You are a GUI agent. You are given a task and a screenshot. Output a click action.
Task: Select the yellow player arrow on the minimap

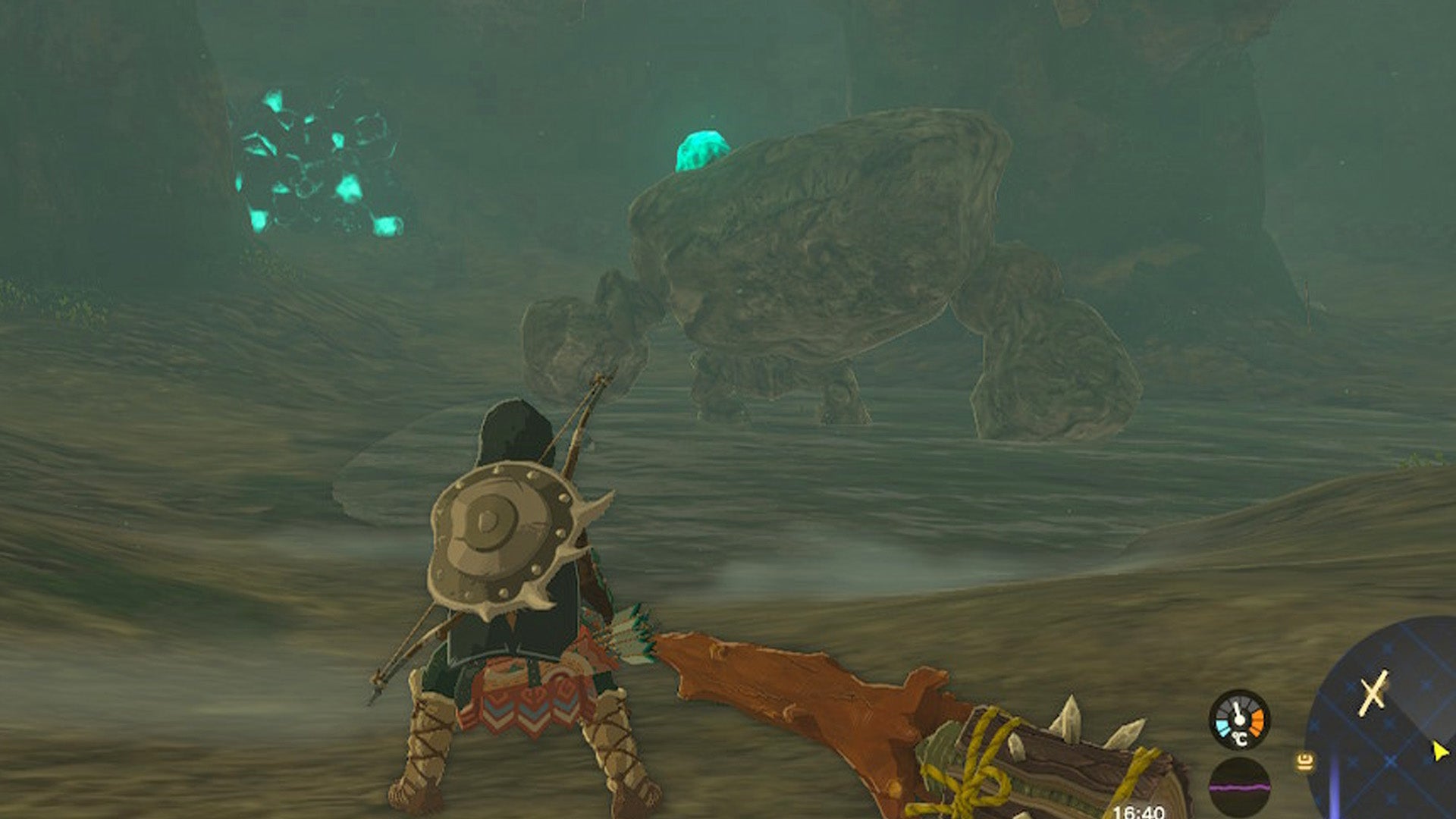1439,751
